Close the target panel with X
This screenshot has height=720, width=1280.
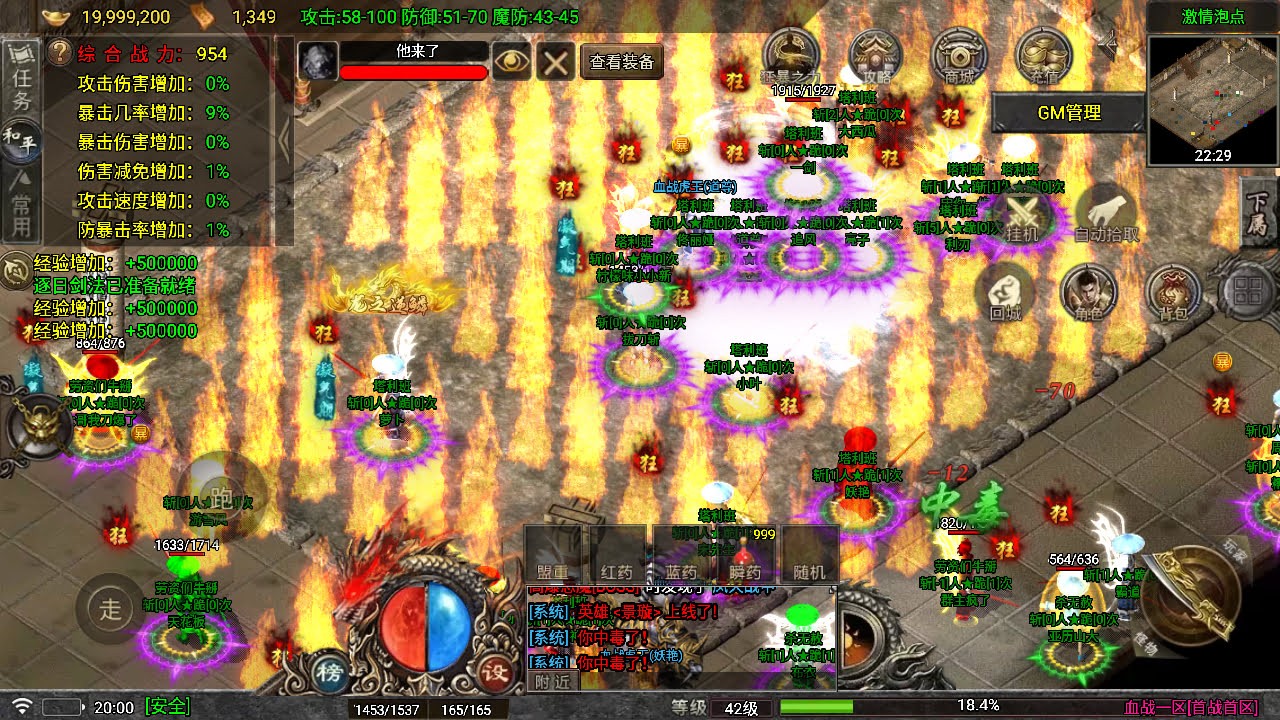pos(554,62)
